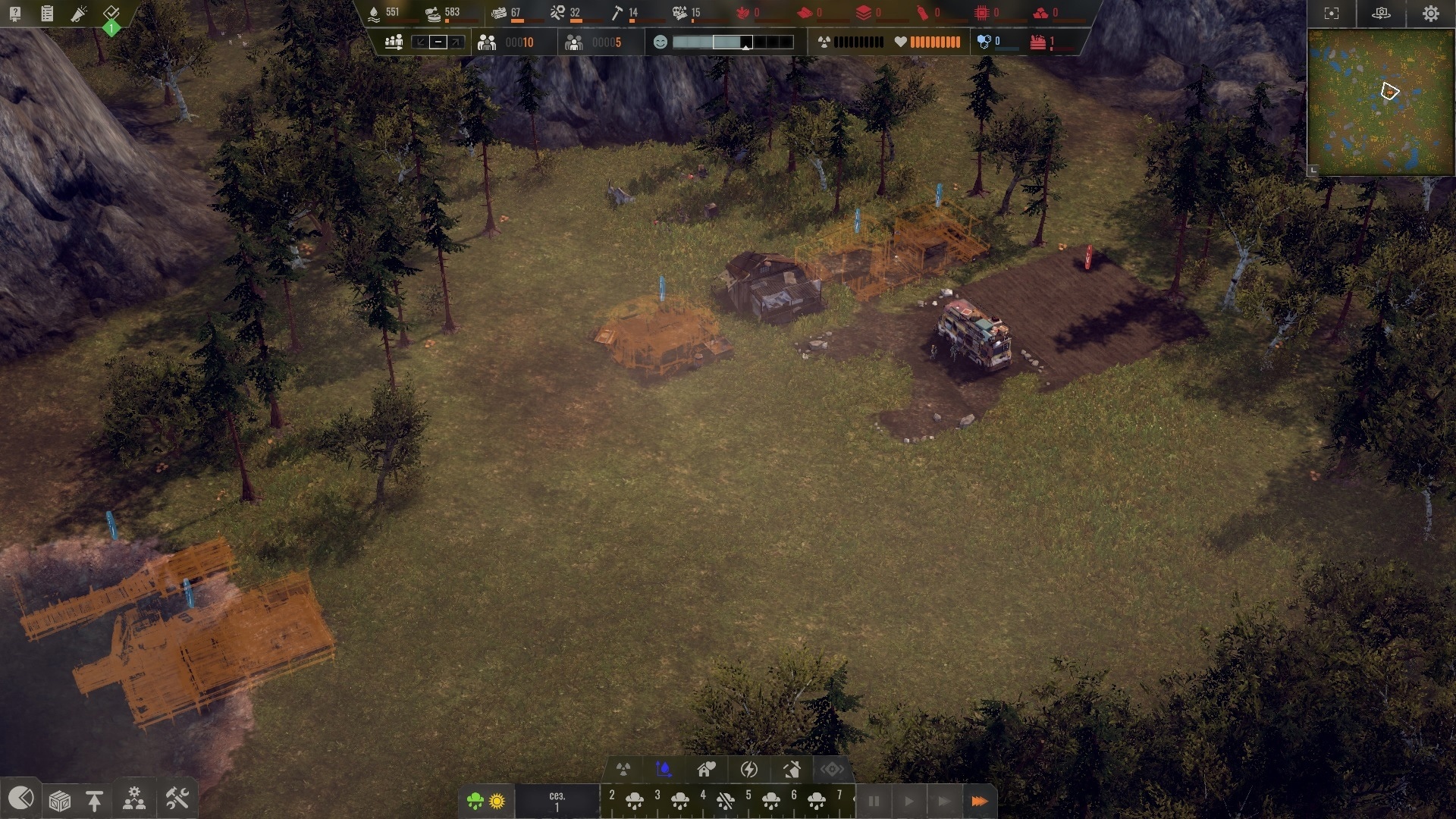Viewport: 1456px width, 819px height.
Task: Open the clipboard task list
Action: click(x=47, y=14)
